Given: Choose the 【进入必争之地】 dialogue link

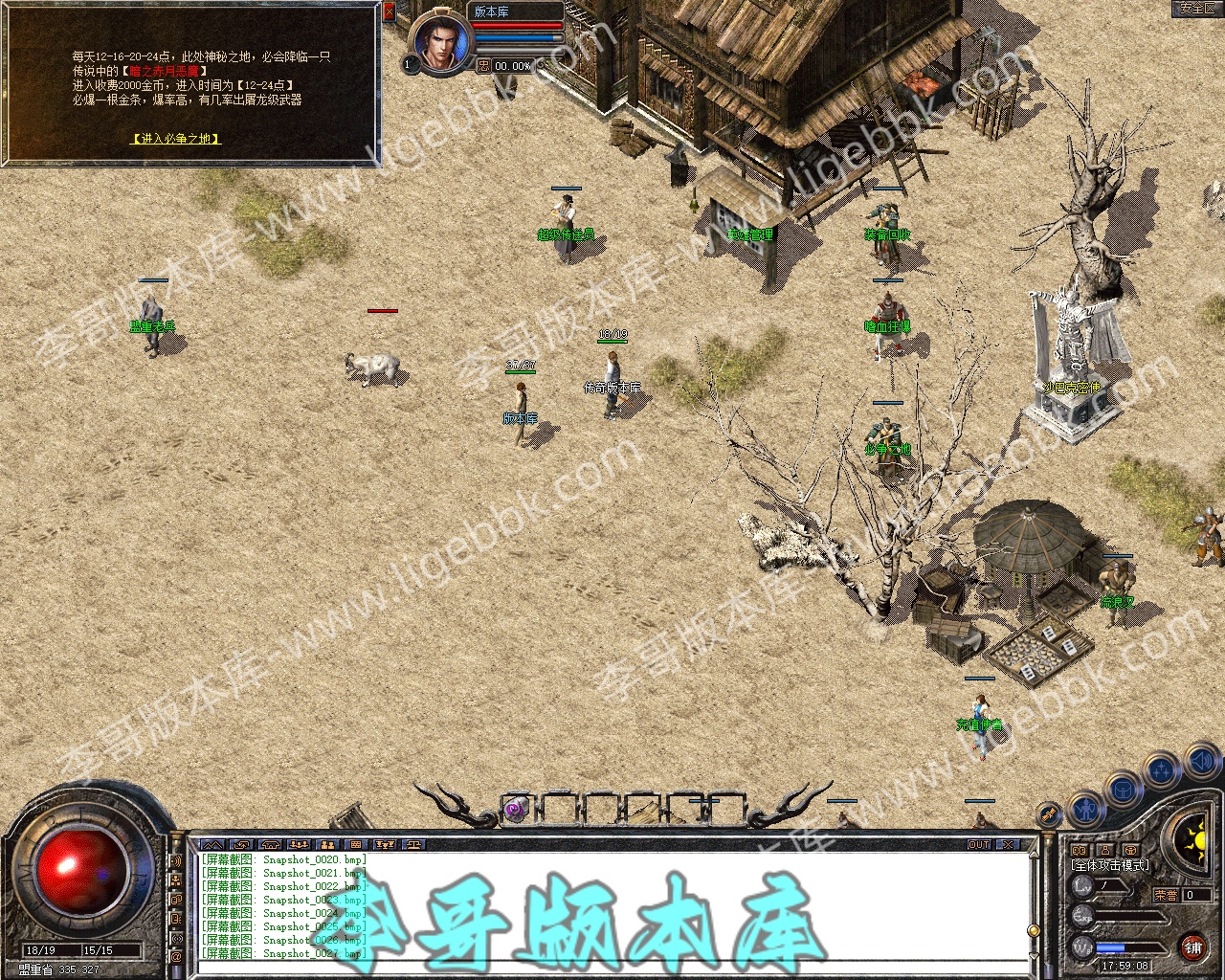Looking at the screenshot, I should coord(175,139).
